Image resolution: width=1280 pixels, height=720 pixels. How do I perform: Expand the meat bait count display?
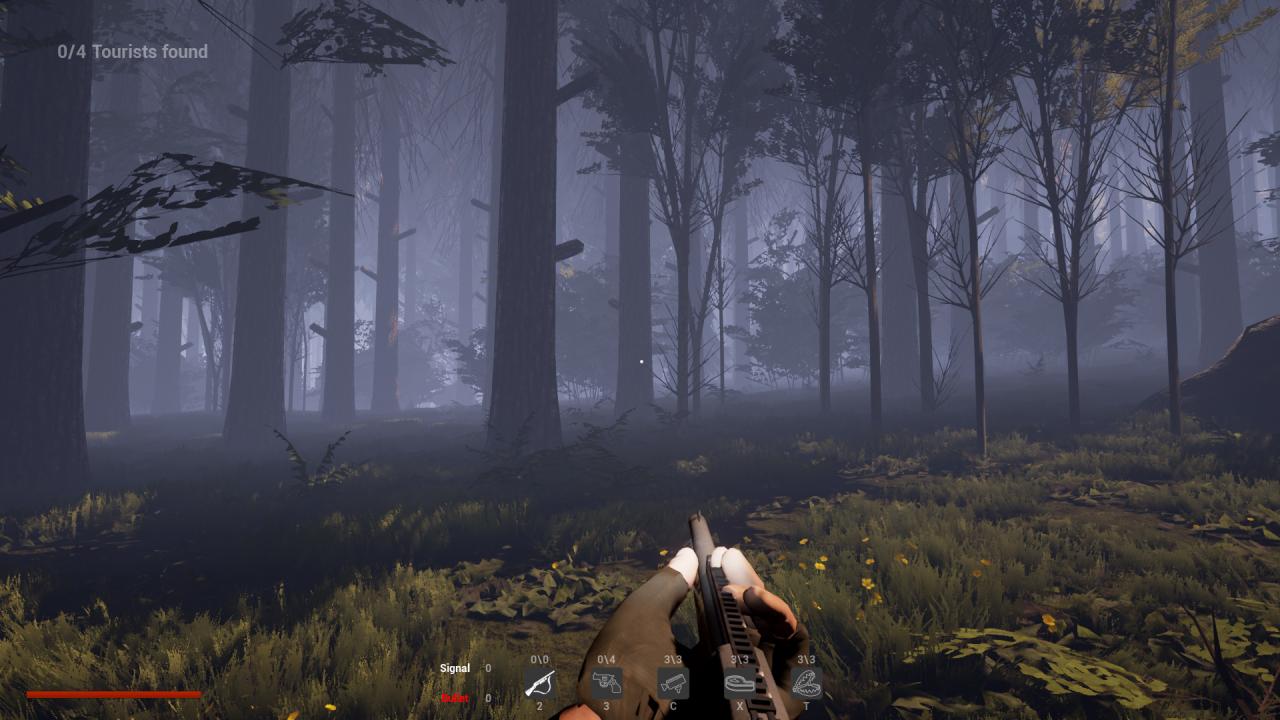pyautogui.click(x=741, y=660)
